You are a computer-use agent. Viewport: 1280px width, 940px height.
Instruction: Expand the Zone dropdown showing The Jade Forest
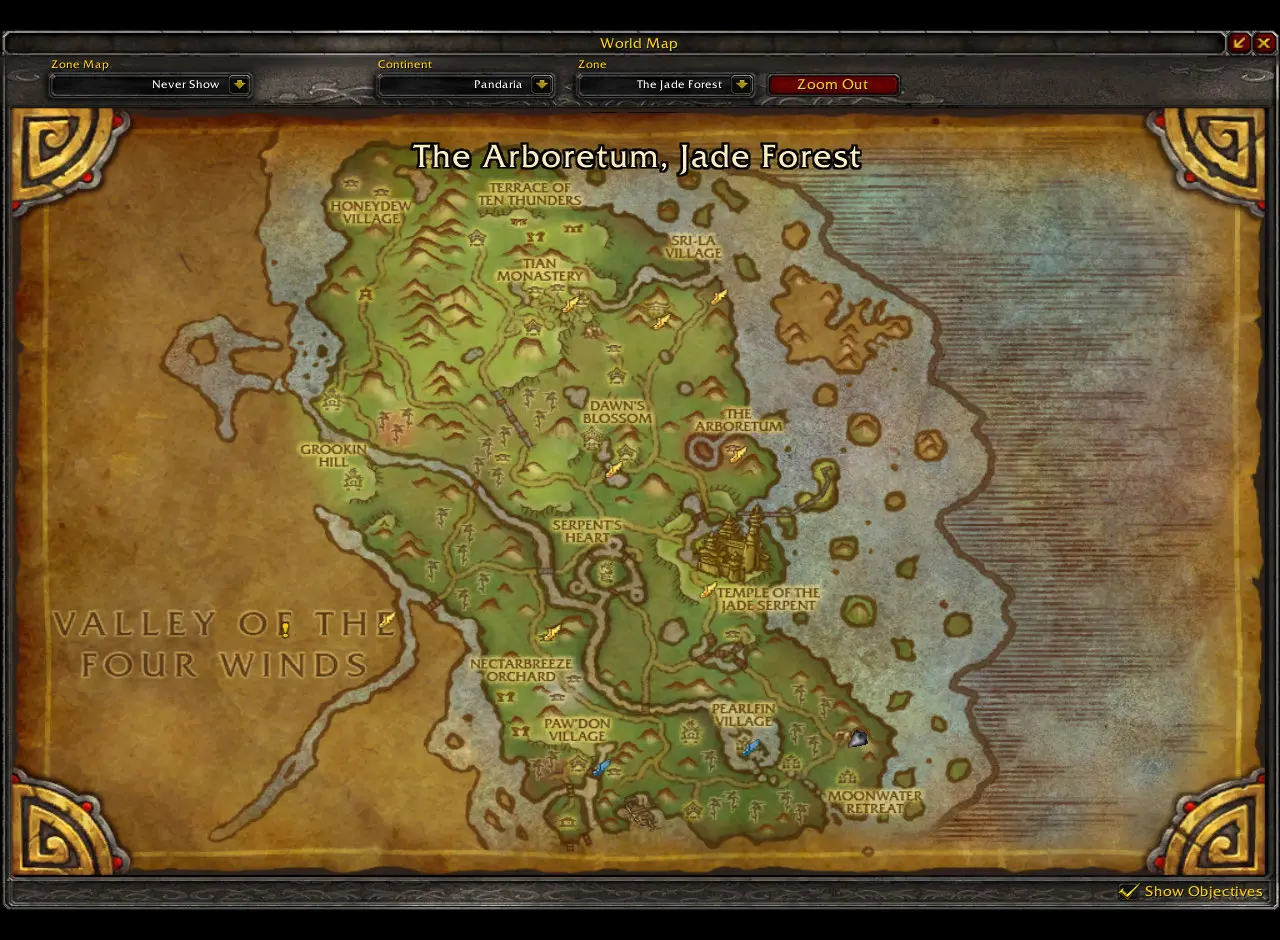(x=741, y=85)
